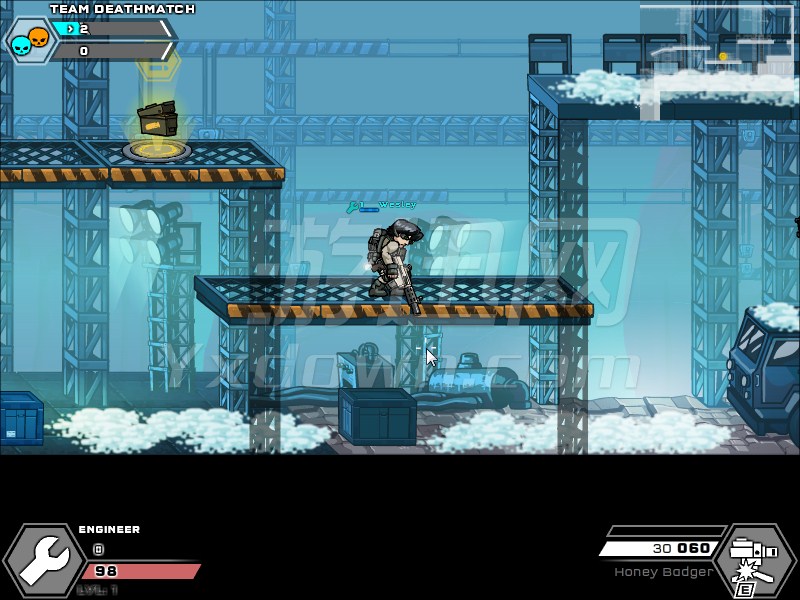Click the Engineer wrench class icon
The height and width of the screenshot is (600, 800).
[43, 561]
